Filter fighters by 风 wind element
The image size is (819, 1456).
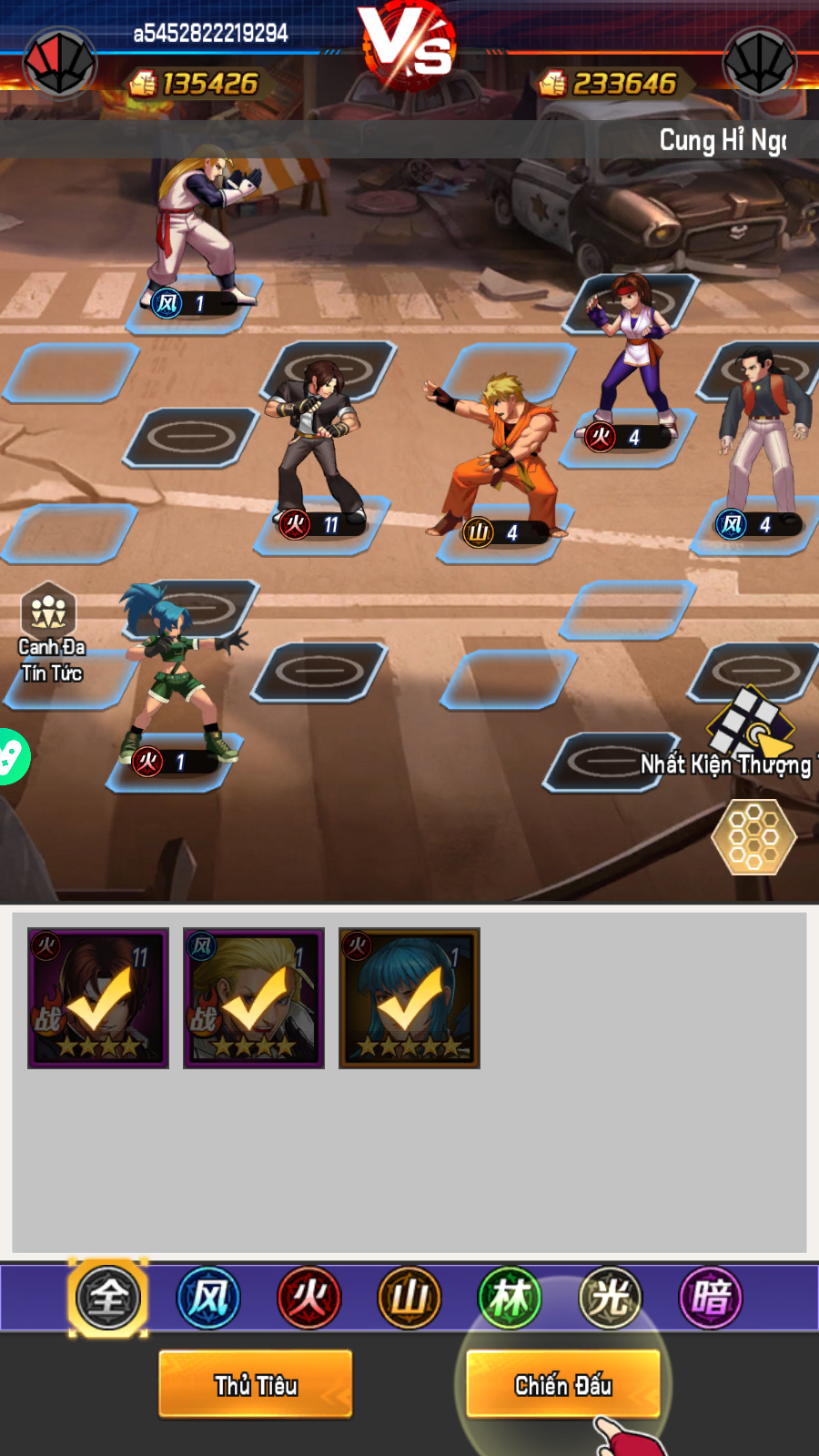pyautogui.click(x=208, y=1298)
